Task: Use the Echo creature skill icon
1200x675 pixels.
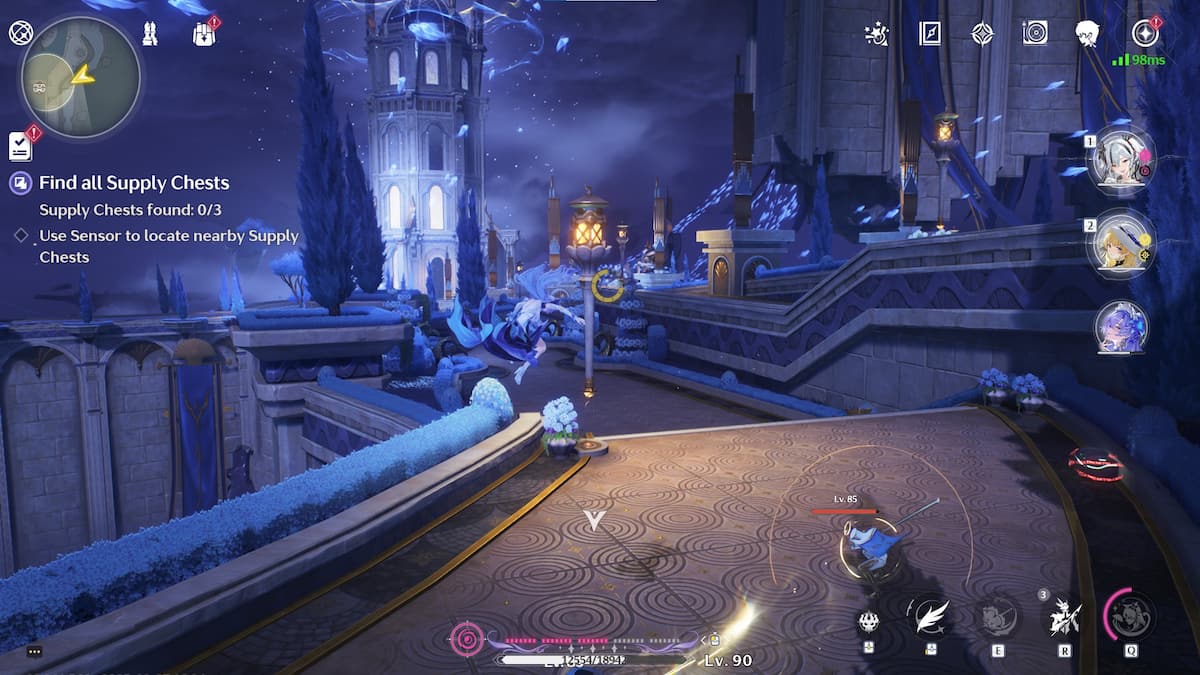Action: click(997, 616)
